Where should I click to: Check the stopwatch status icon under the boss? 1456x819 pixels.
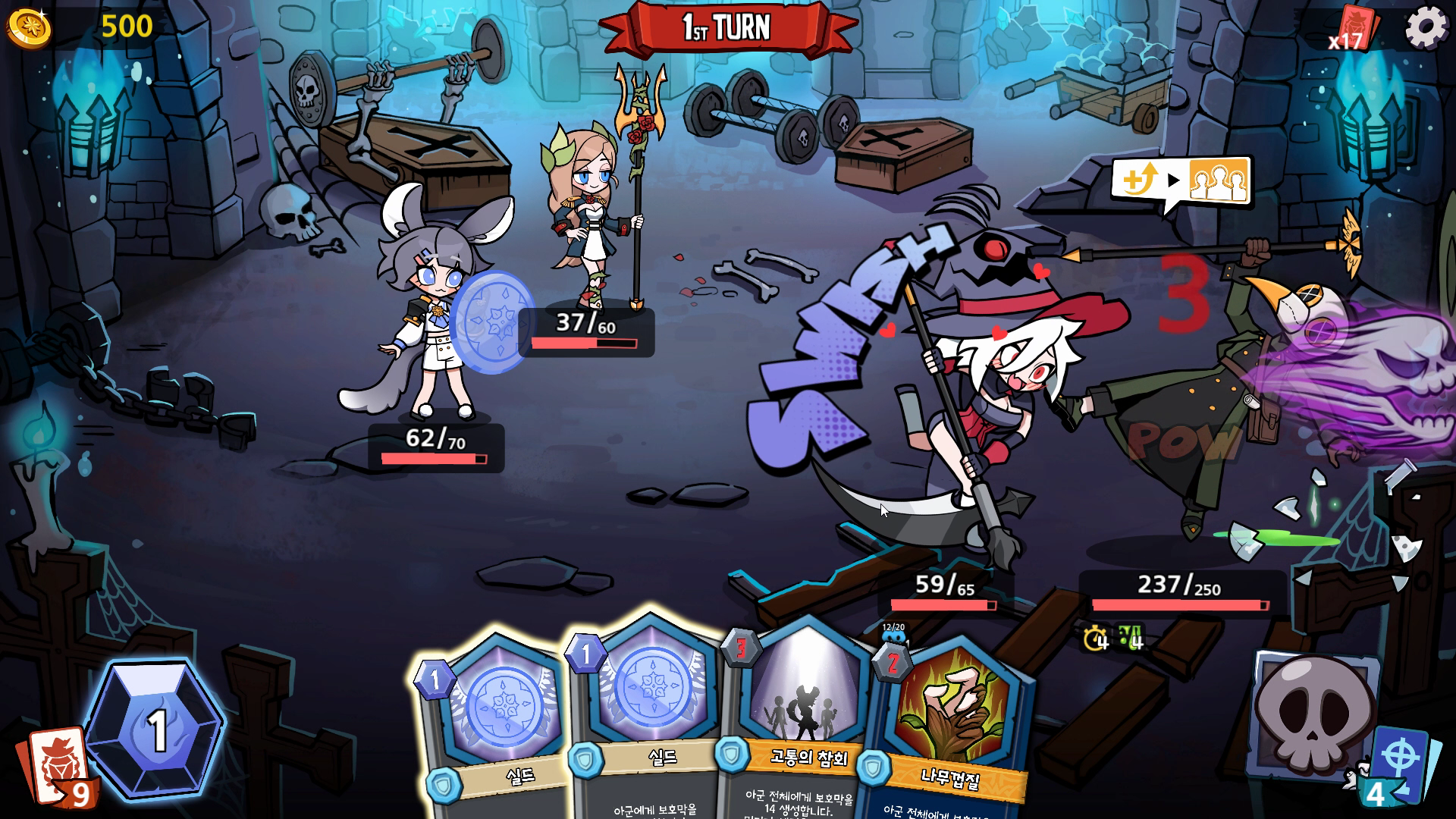coord(1096,639)
